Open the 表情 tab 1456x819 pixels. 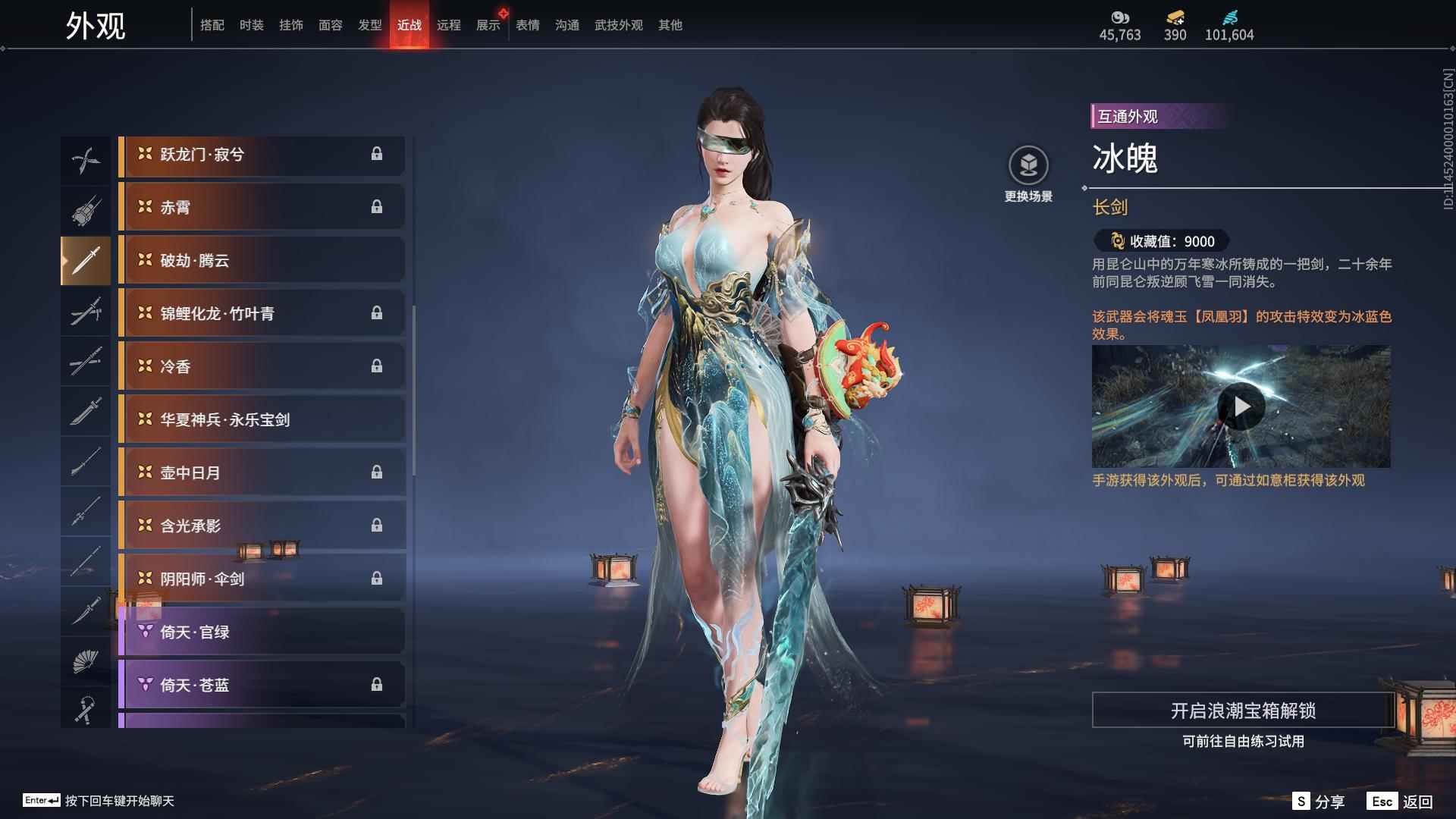coord(527,25)
